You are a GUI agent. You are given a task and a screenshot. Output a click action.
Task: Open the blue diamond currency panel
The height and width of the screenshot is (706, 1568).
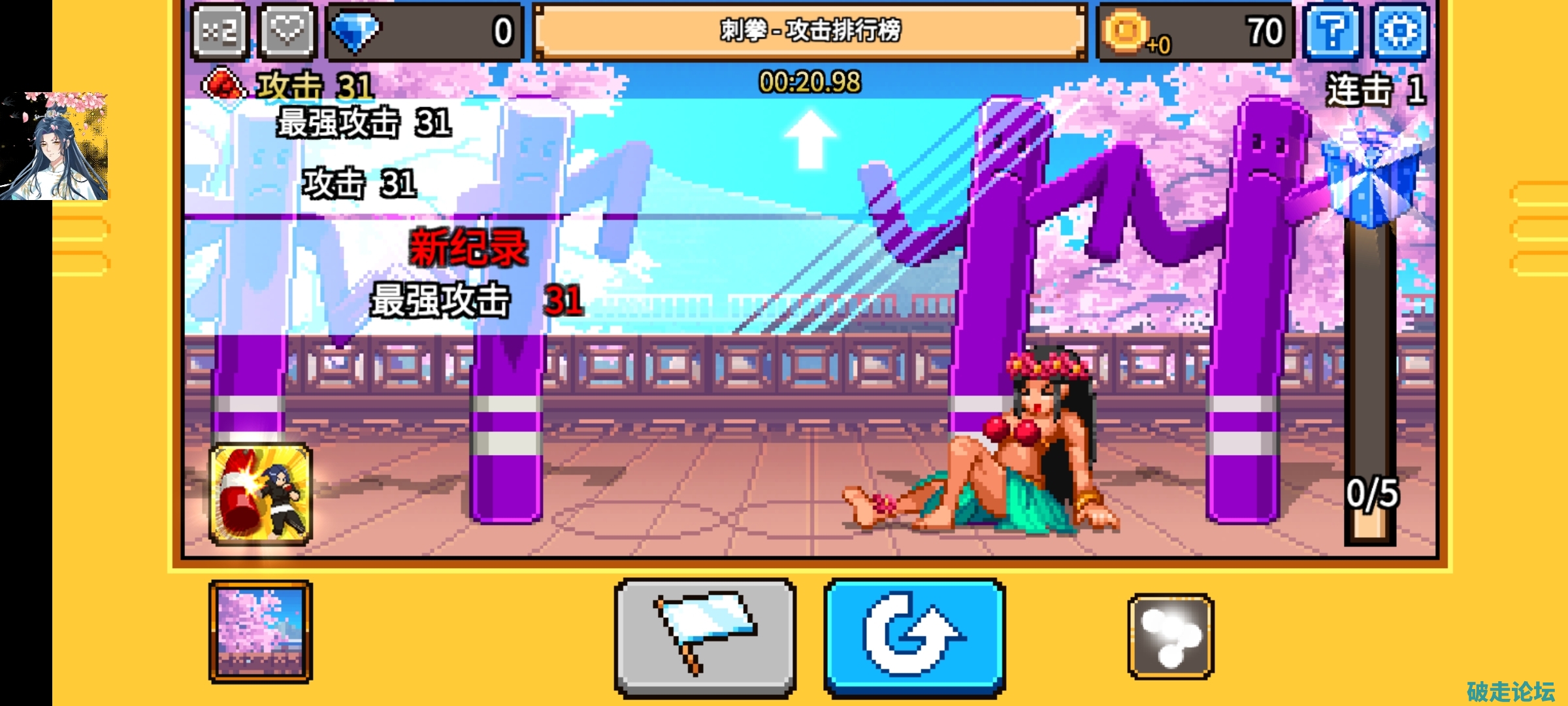coord(425,31)
